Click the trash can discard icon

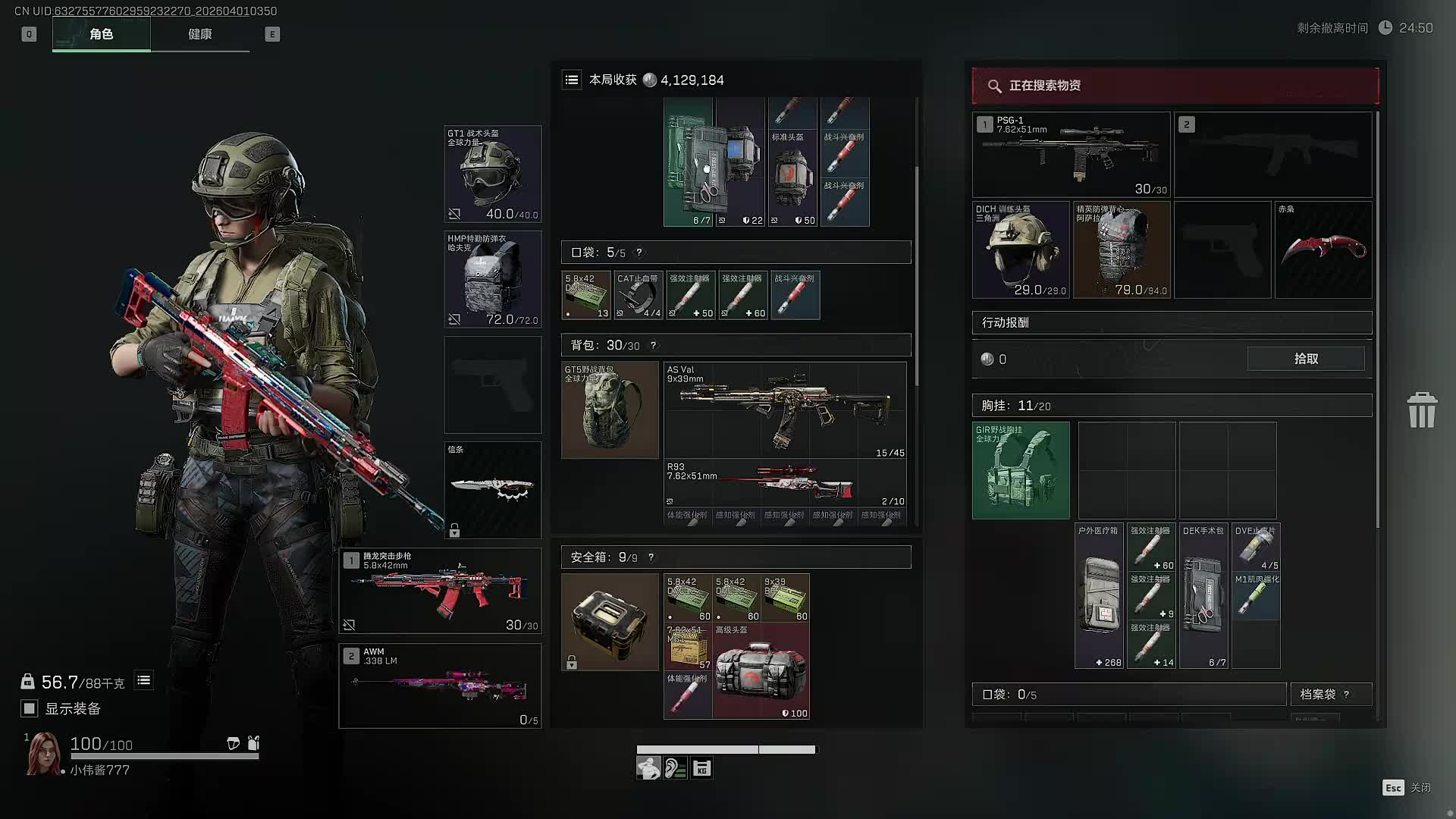[1421, 410]
